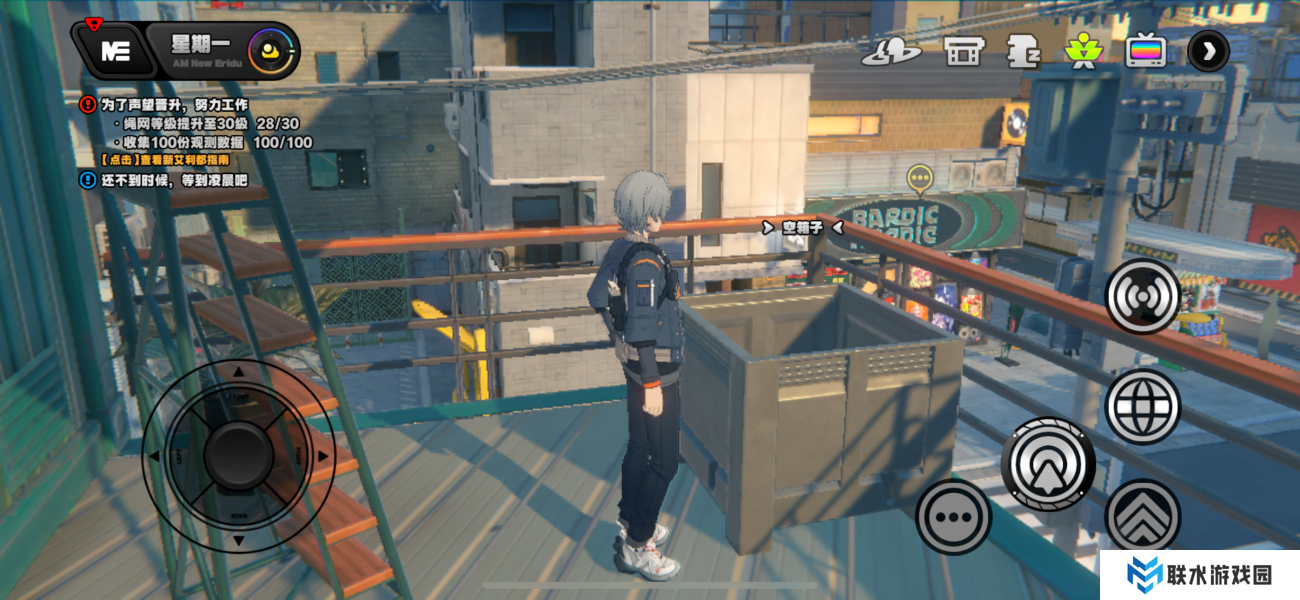This screenshot has width=1300, height=600.
Task: Expand the top bar with the arrow button
Action: point(1208,51)
